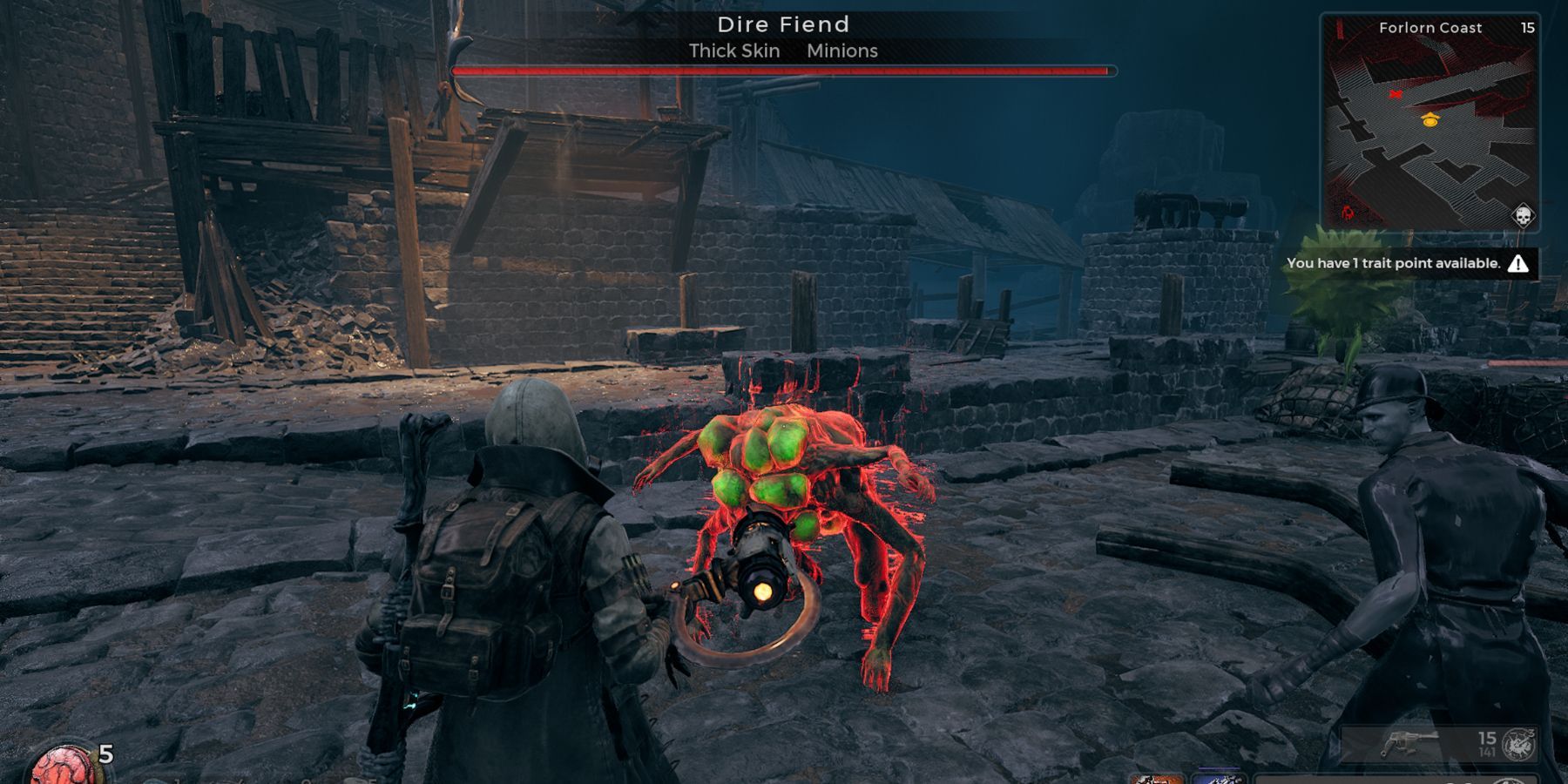Select the skull marker on the minimap
The height and width of the screenshot is (784, 1568).
pyautogui.click(x=1522, y=215)
